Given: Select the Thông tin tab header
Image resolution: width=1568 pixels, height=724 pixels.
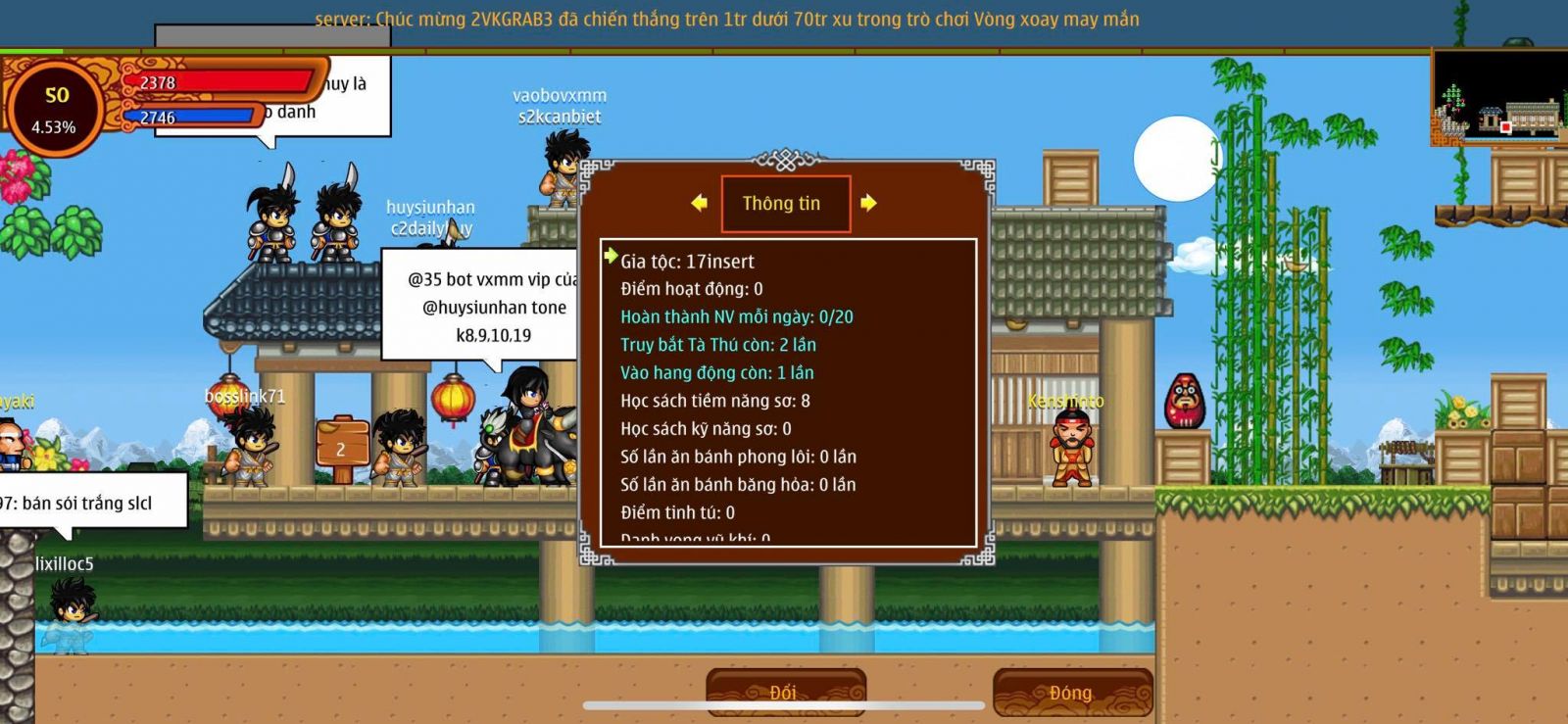Looking at the screenshot, I should pos(784,204).
